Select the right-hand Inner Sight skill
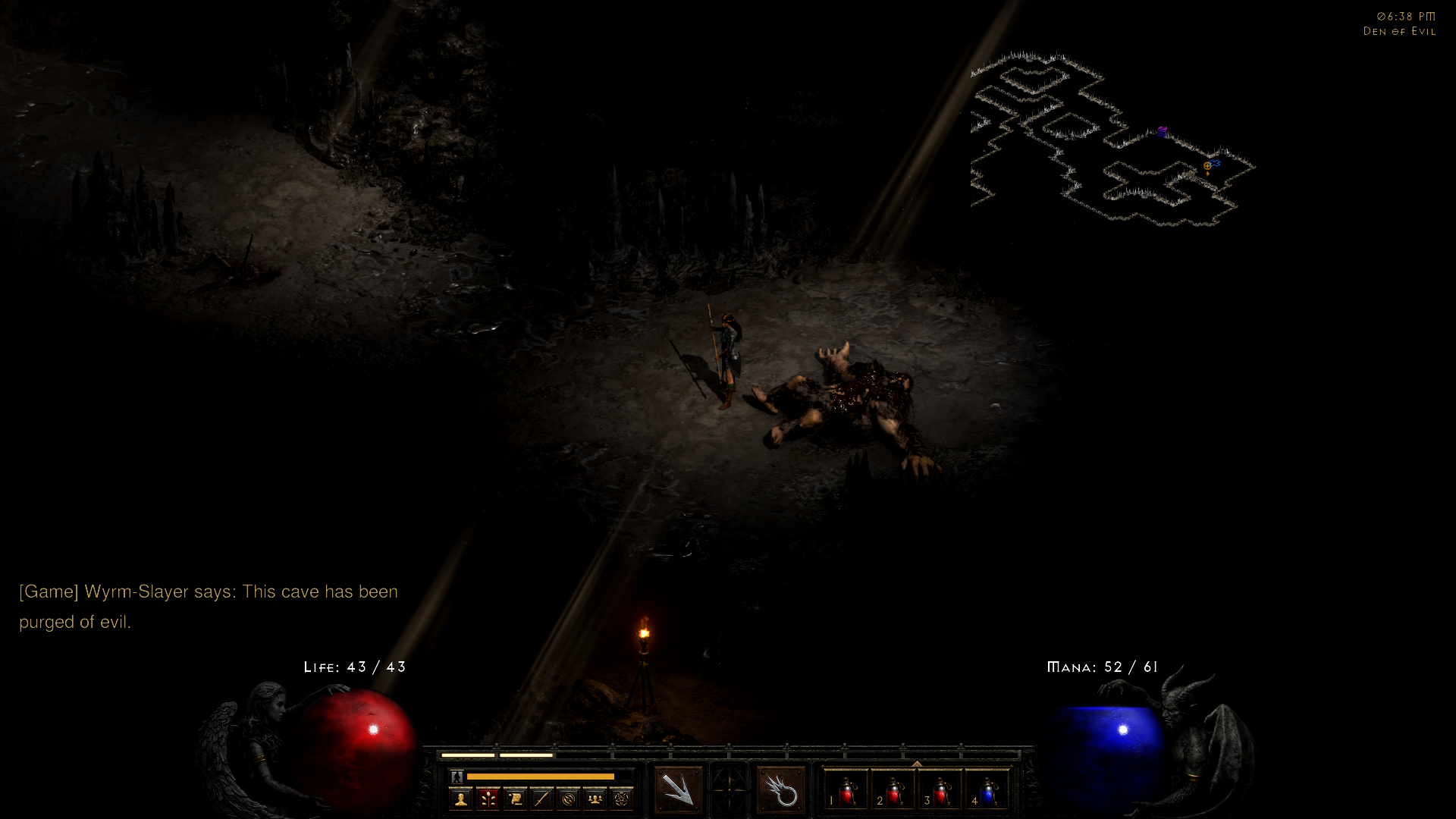 click(786, 789)
